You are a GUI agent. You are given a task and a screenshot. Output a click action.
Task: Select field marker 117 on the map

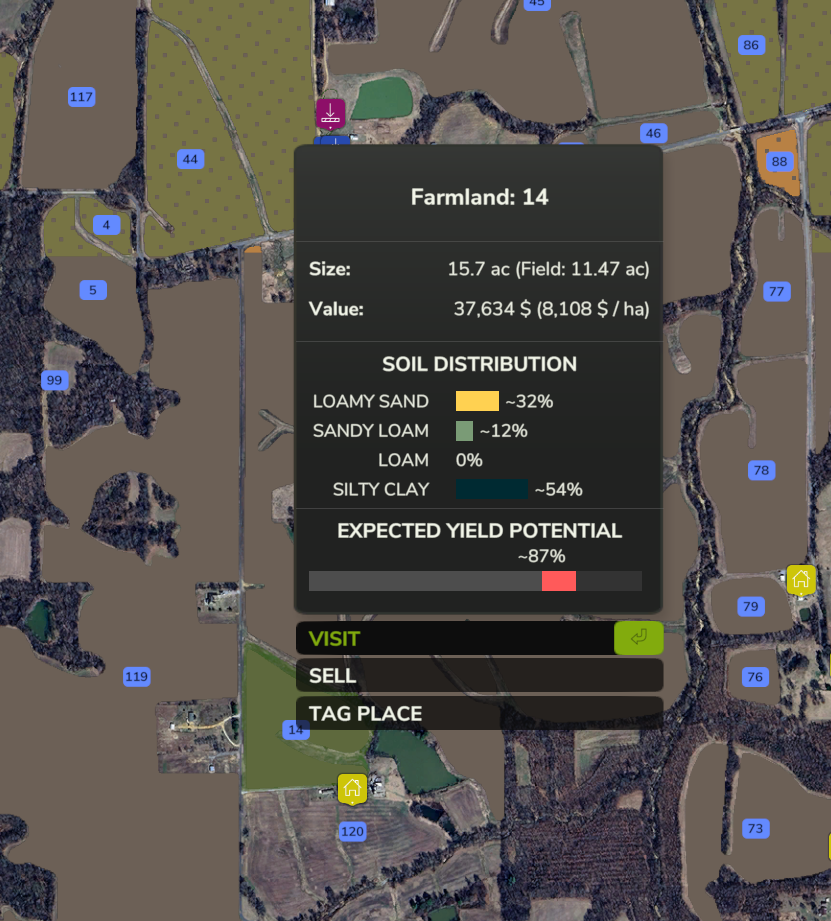81,97
